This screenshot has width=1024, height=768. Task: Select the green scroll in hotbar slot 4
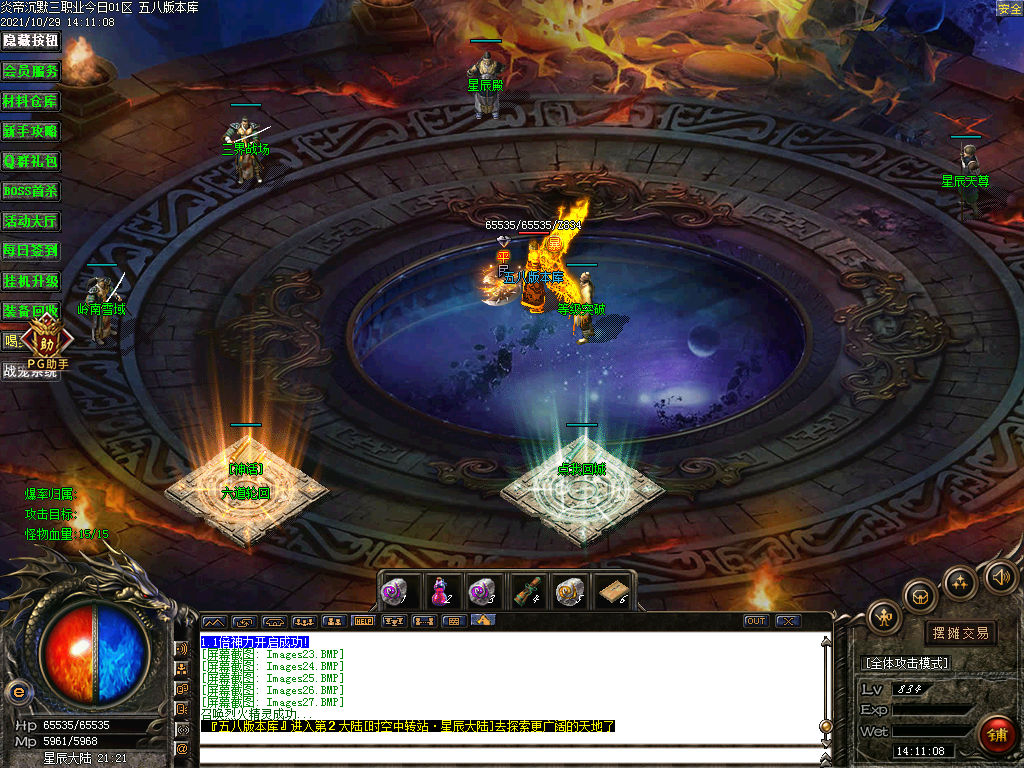point(527,591)
